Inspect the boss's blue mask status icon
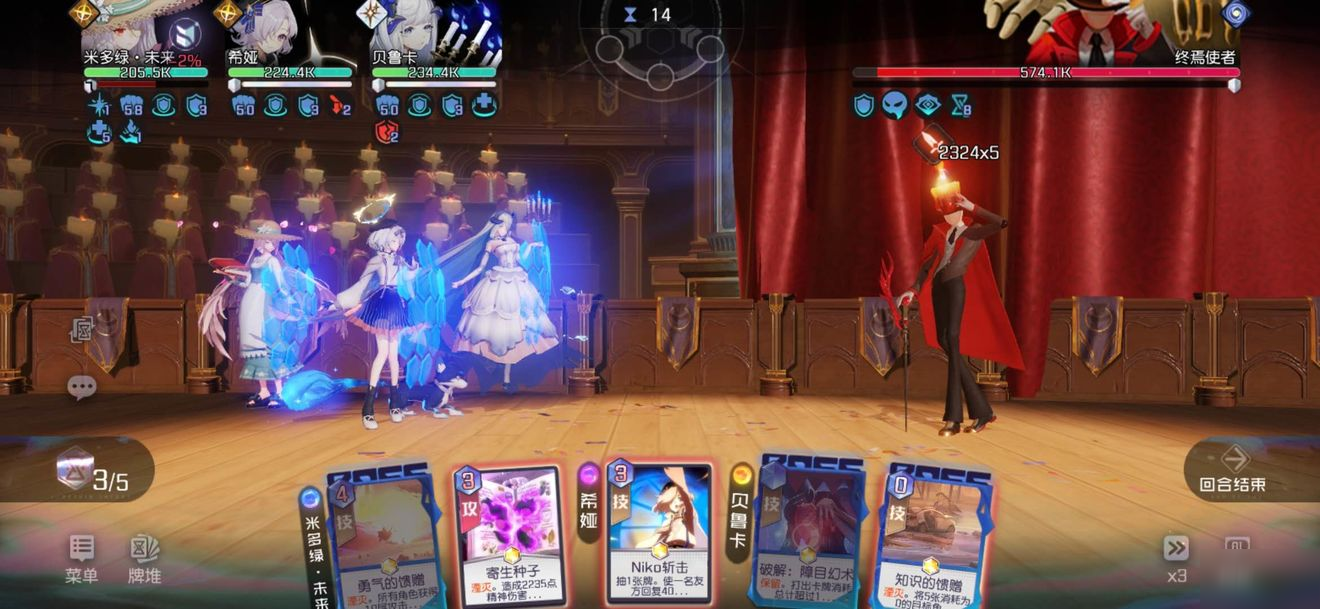1320x609 pixels. pyautogui.click(x=895, y=105)
